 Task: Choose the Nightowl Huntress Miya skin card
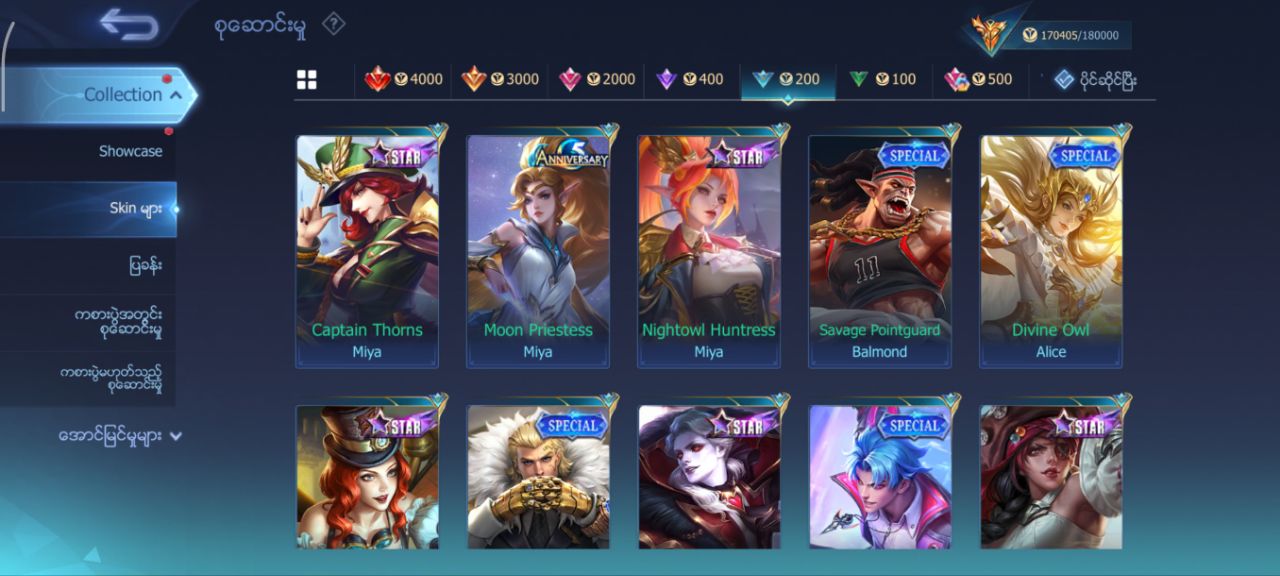click(709, 251)
